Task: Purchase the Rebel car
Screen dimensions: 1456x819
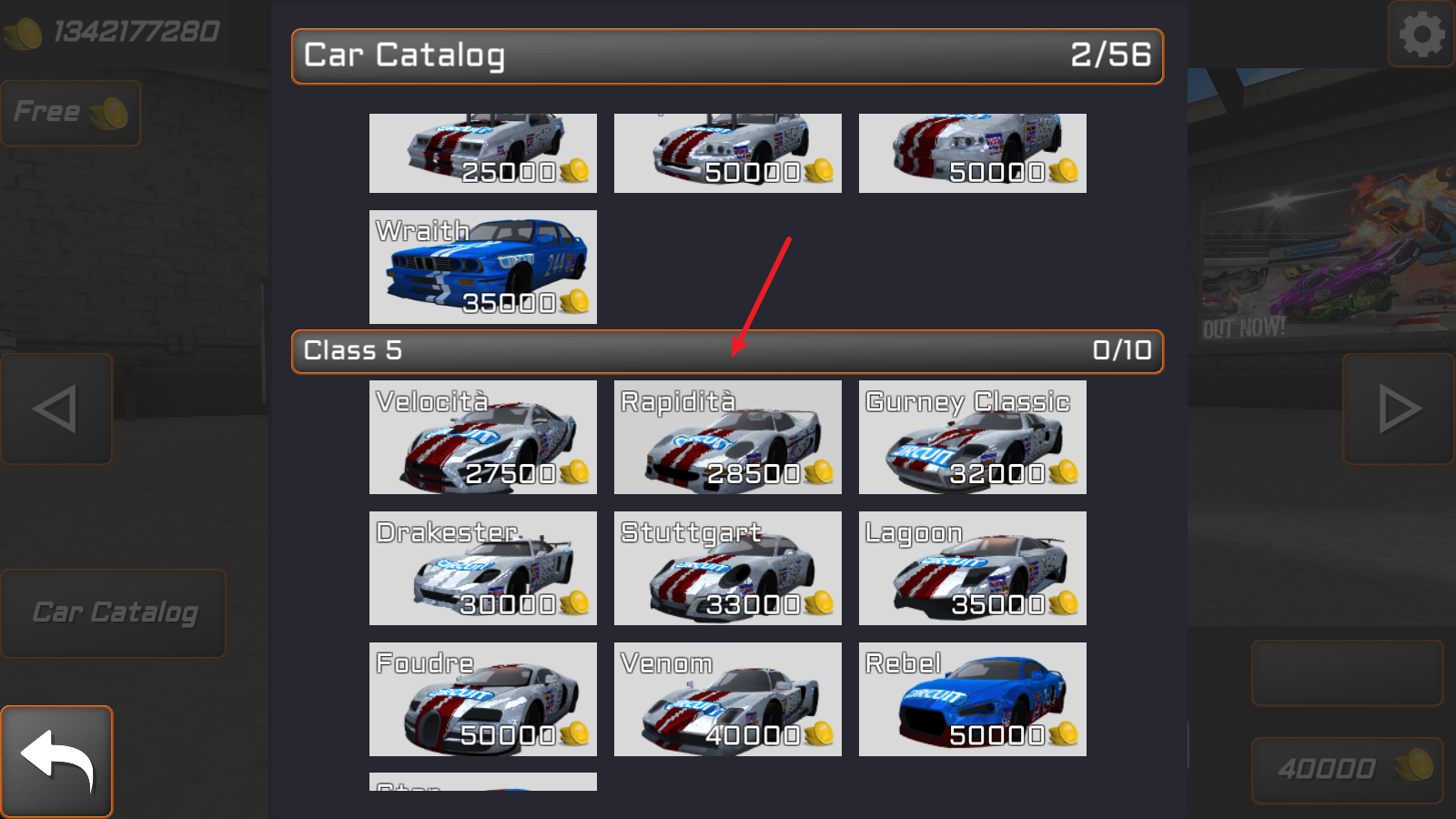Action: pyautogui.click(x=972, y=699)
